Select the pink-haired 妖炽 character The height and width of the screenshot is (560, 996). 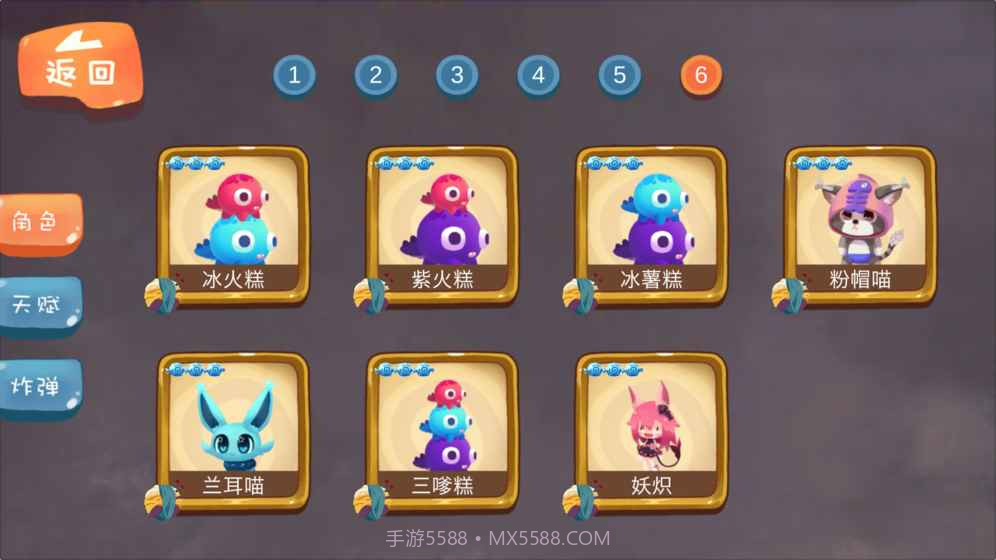pos(651,431)
